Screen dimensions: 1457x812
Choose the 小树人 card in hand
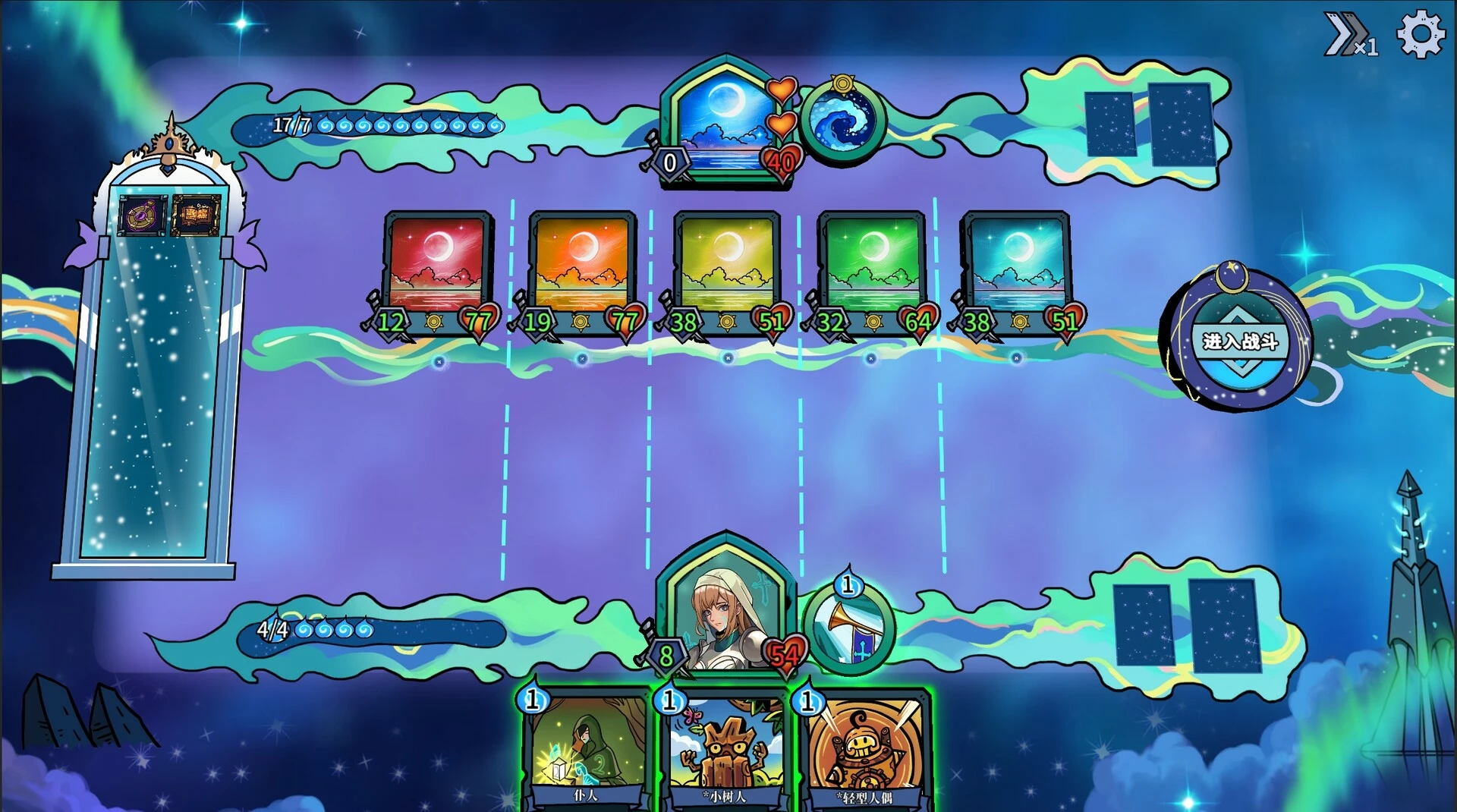[725, 747]
